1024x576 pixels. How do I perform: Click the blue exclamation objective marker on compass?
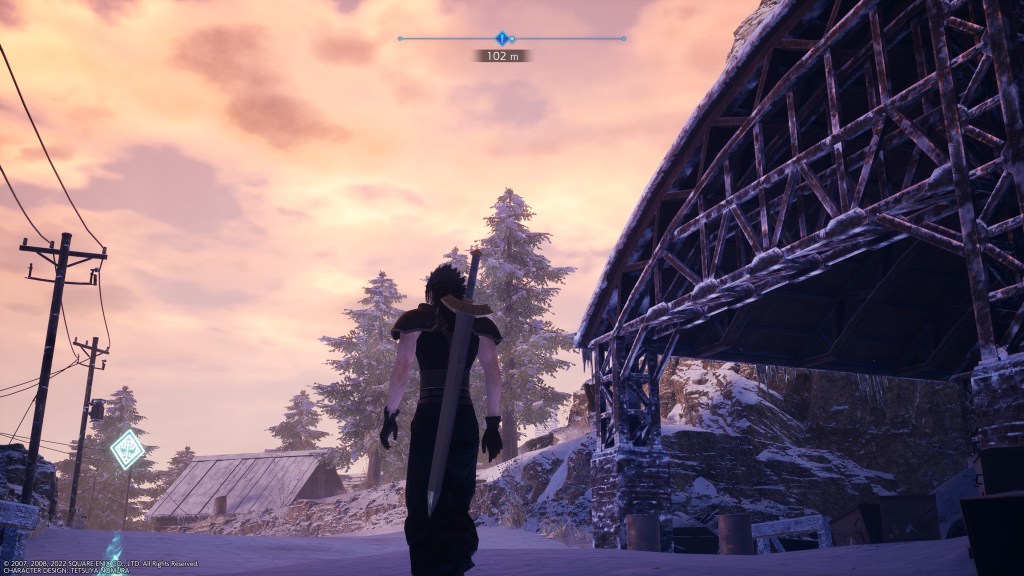[x=502, y=38]
